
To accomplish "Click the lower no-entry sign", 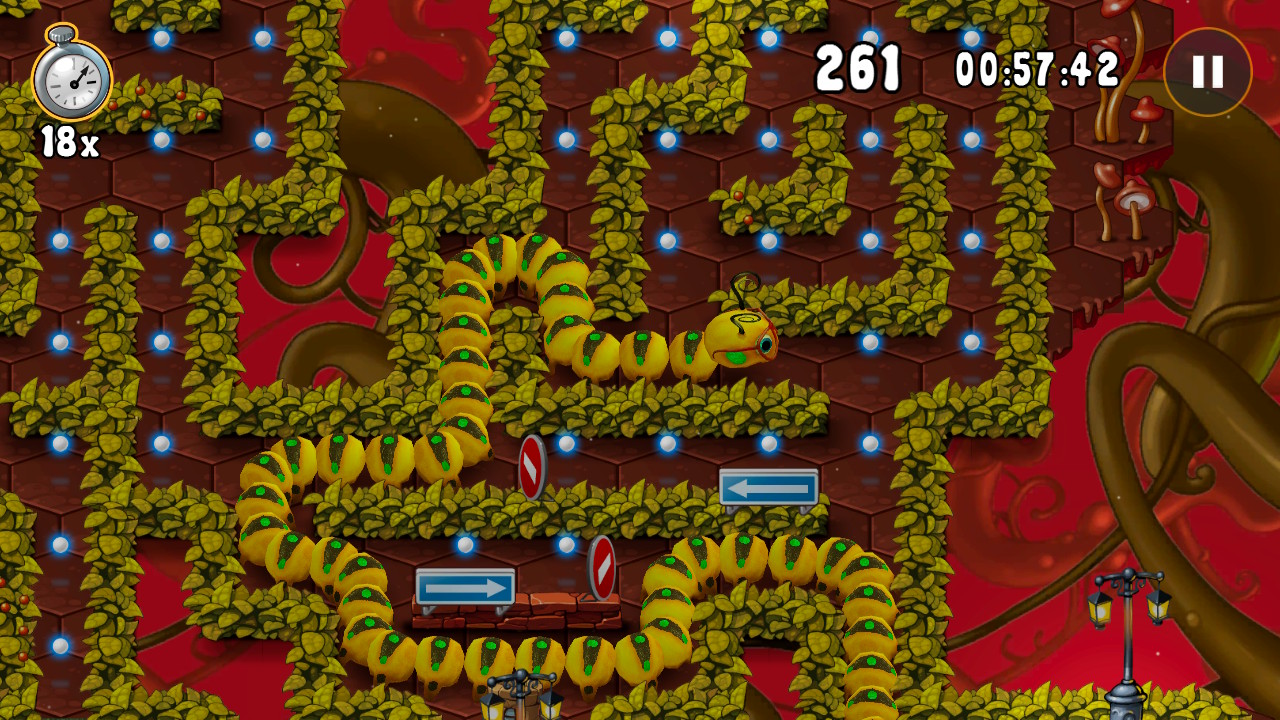I will coord(600,567).
